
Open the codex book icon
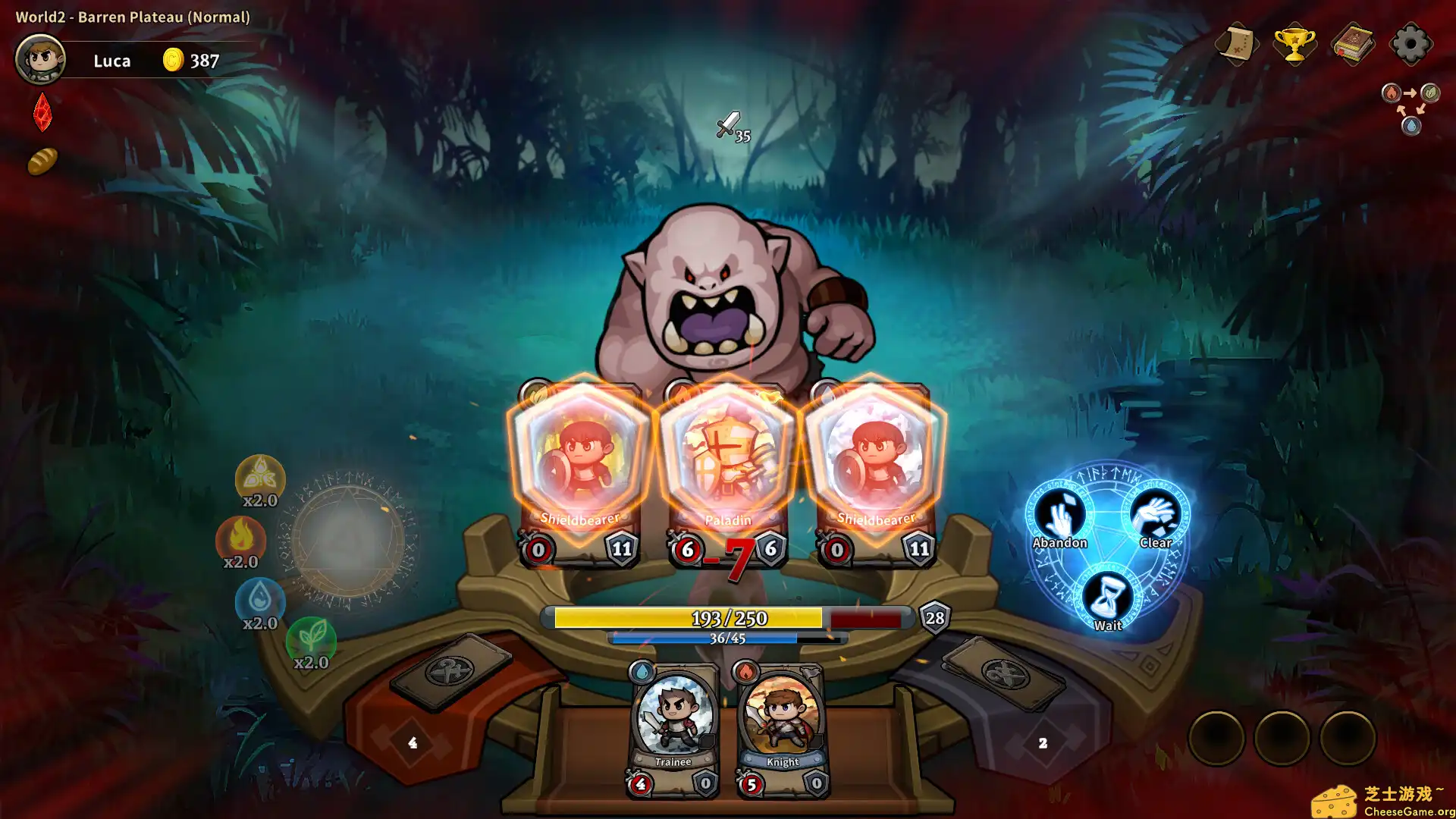tap(1353, 44)
